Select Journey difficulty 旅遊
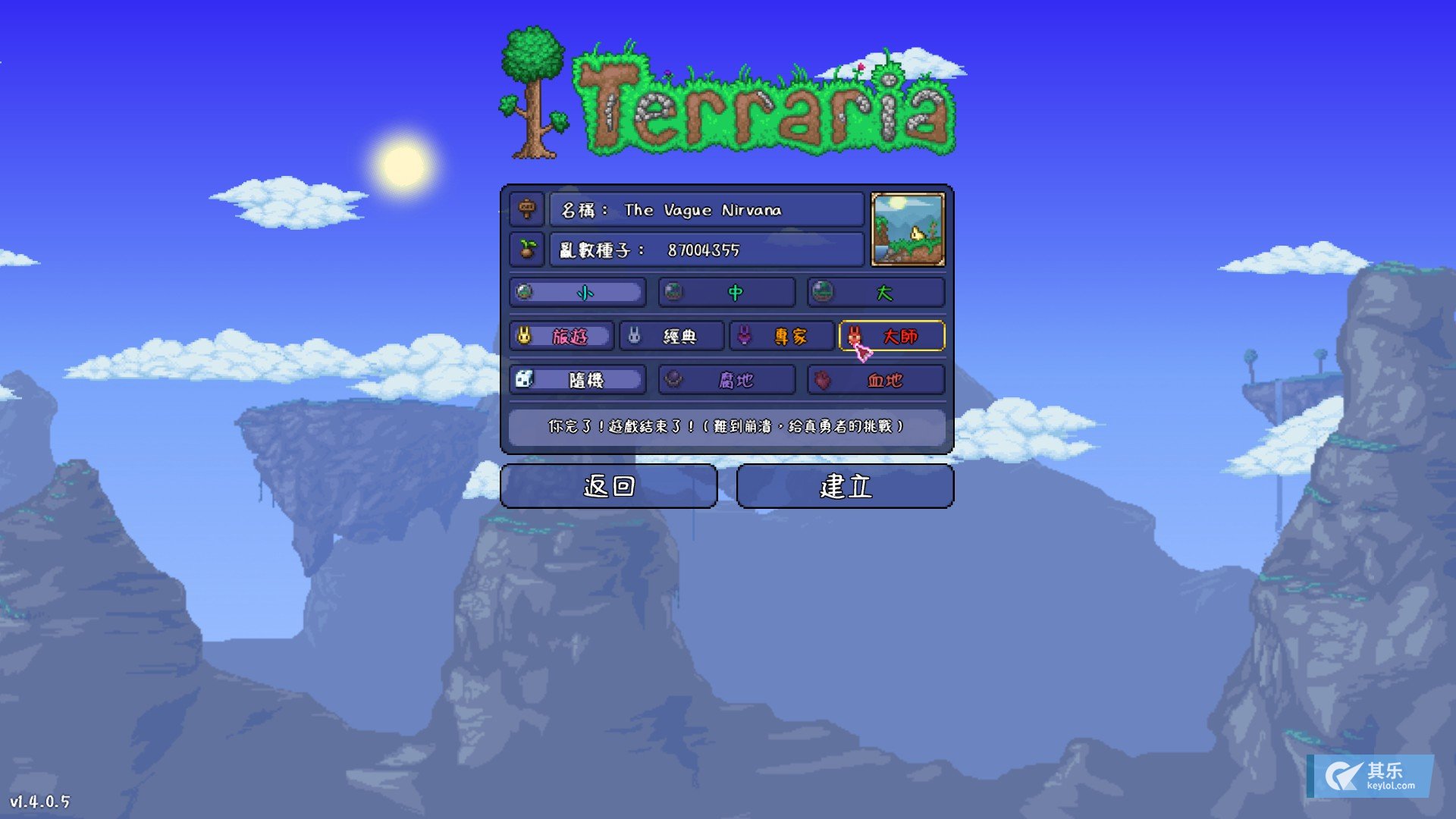This screenshot has width=1456, height=819. click(x=561, y=336)
